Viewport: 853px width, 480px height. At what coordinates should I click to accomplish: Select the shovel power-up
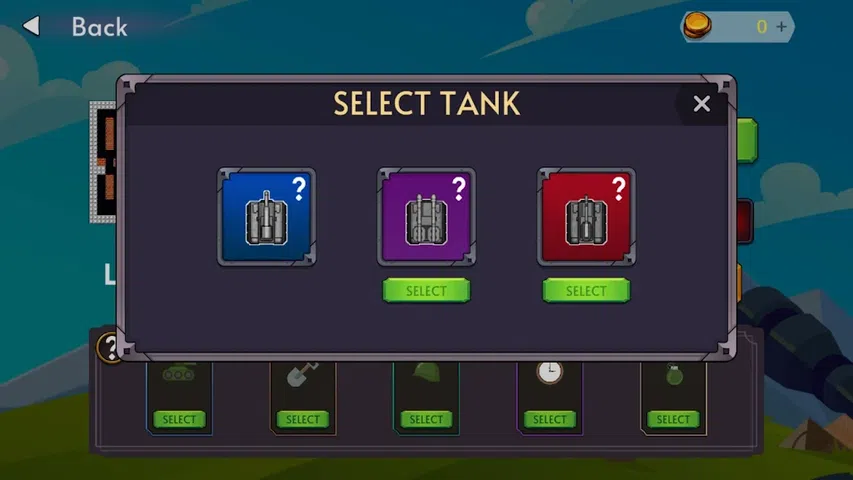pos(302,419)
